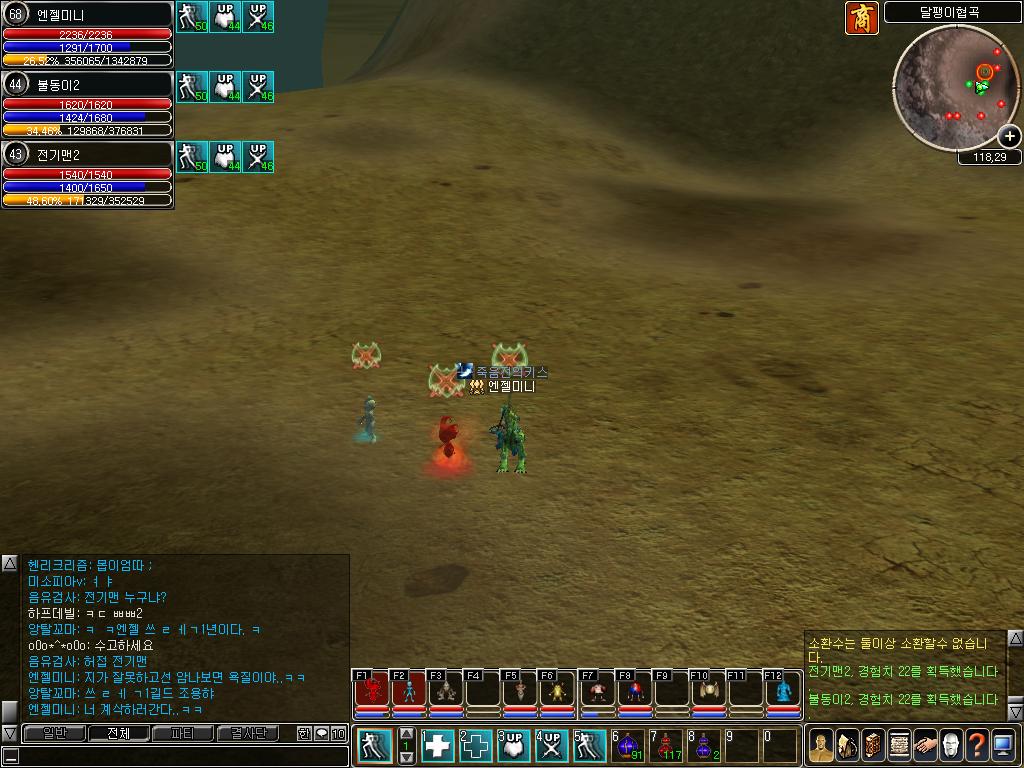
Task: Use the blue potion in hotbar slot 6
Action: click(629, 746)
